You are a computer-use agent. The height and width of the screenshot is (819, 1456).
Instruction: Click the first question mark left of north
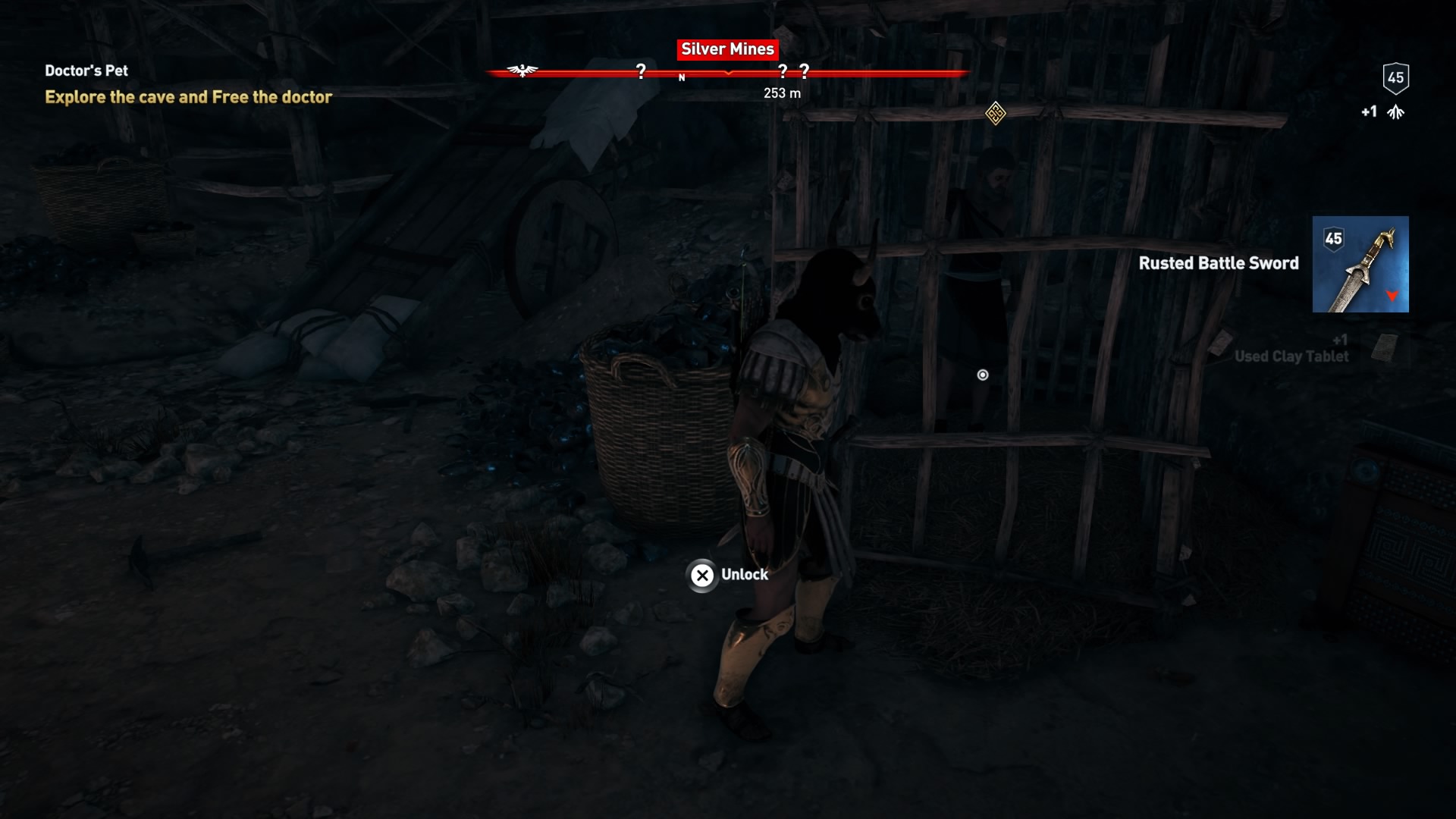(641, 71)
